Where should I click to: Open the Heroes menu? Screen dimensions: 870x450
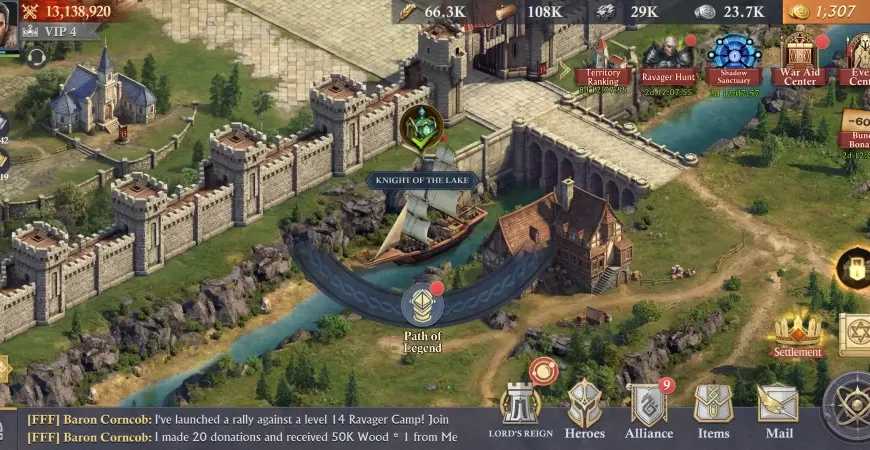click(585, 408)
